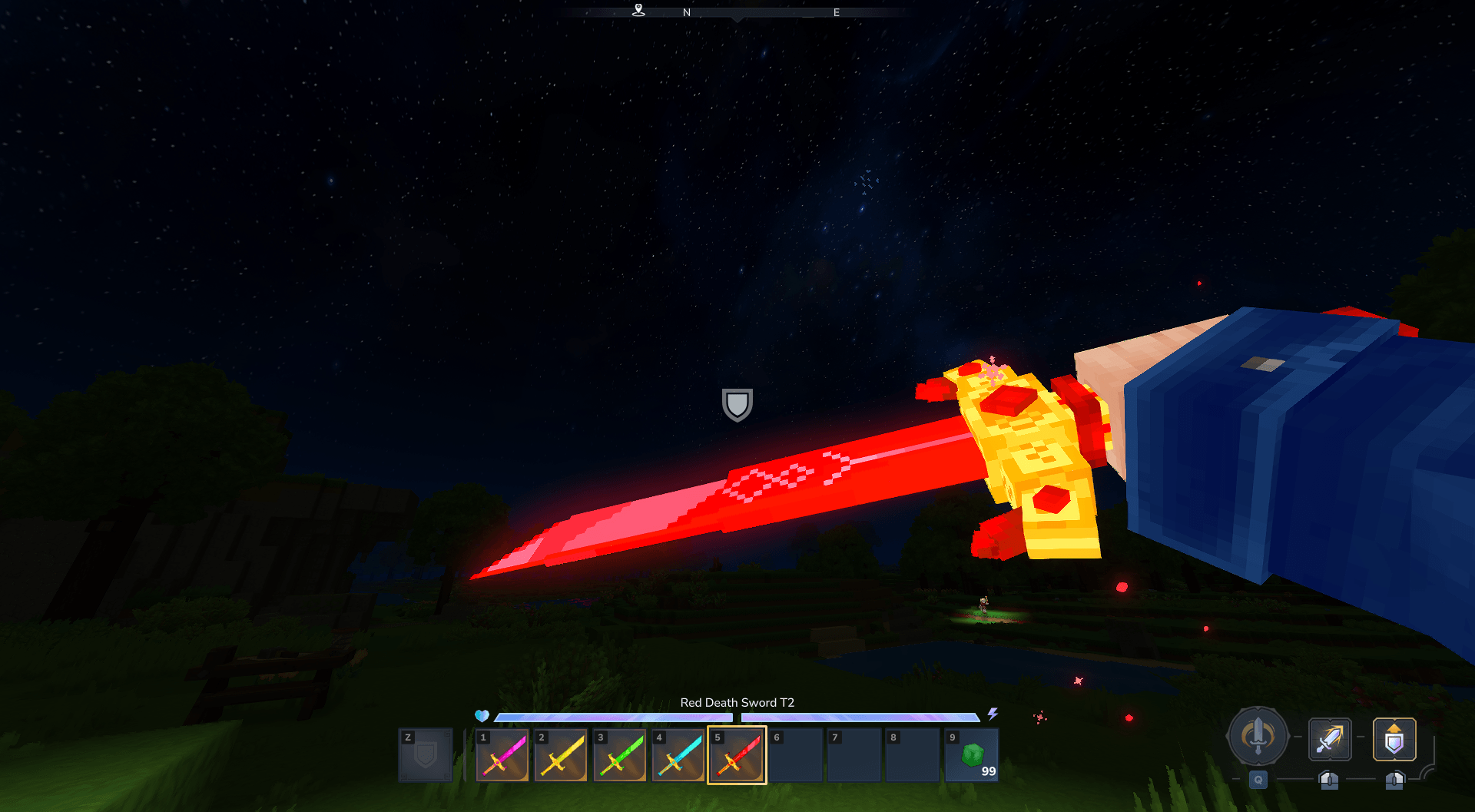
Task: Switch to the cyan sword slot
Action: tap(678, 755)
